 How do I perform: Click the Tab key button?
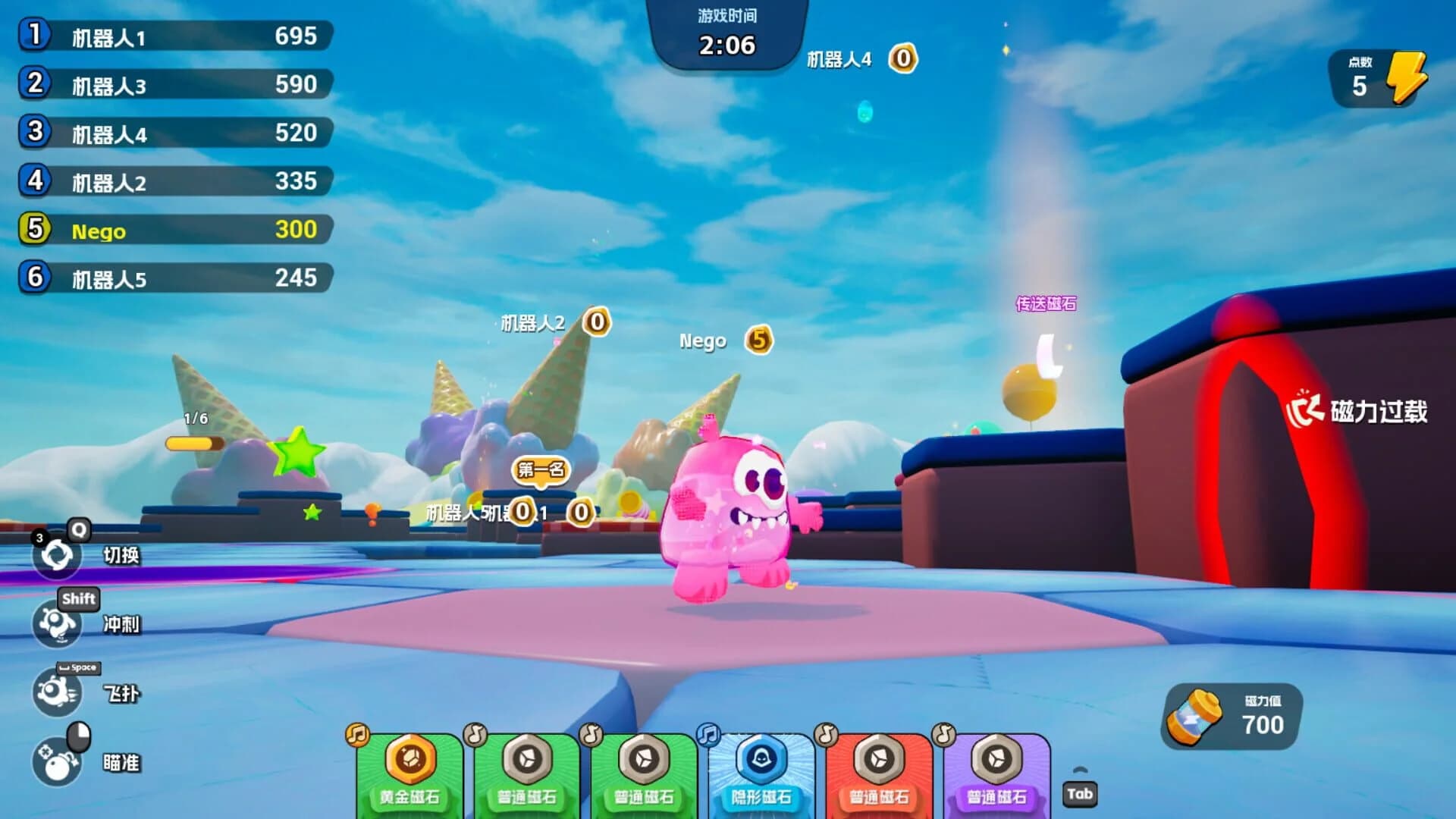1080,794
